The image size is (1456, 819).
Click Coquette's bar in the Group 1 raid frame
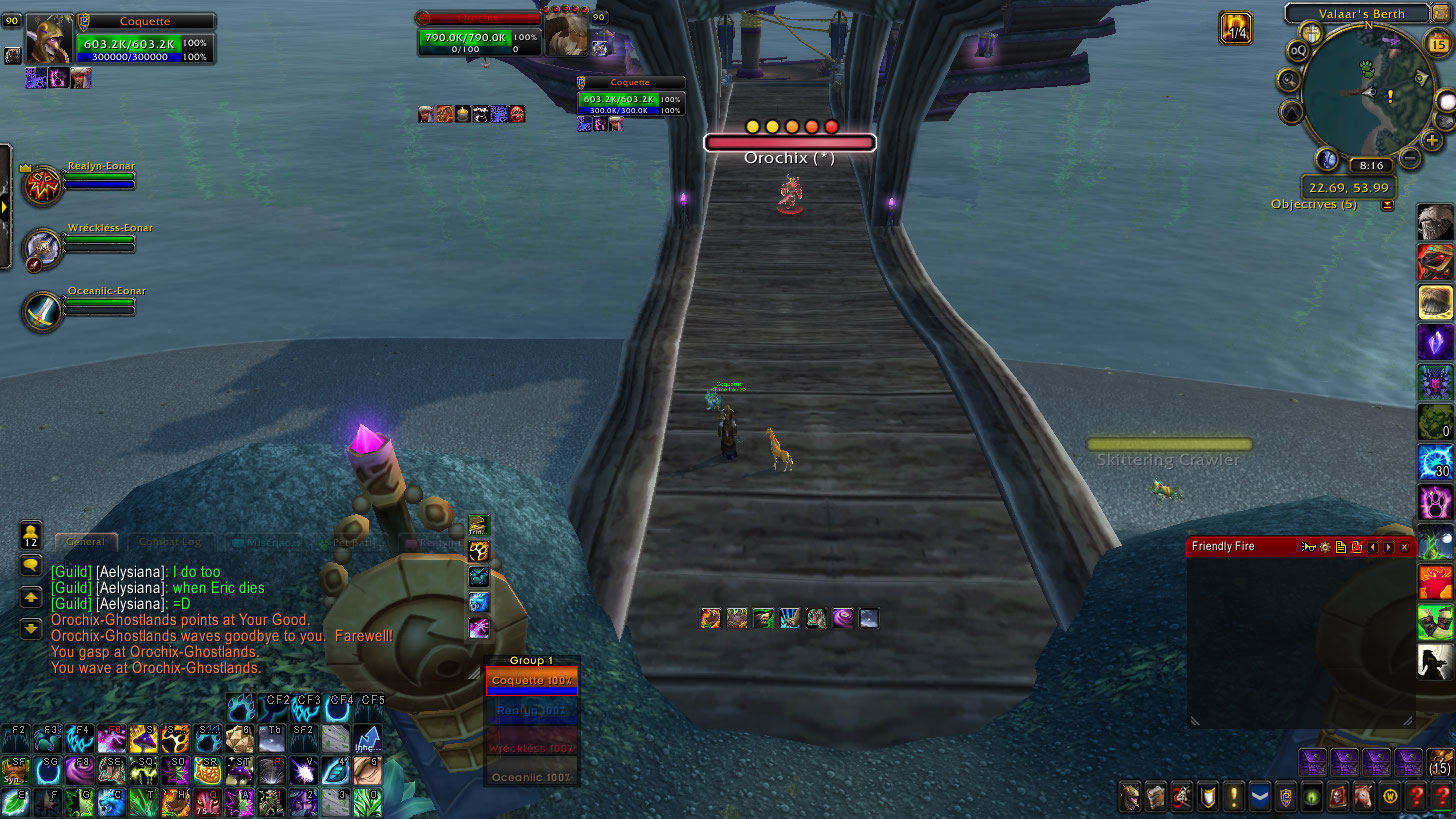531,681
